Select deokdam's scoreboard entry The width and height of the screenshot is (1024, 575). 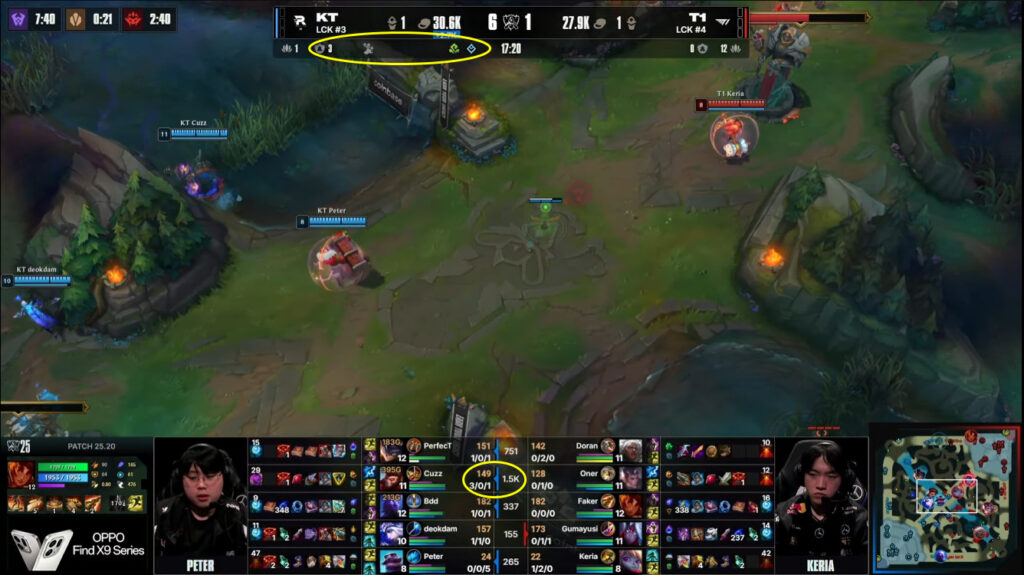click(x=438, y=532)
